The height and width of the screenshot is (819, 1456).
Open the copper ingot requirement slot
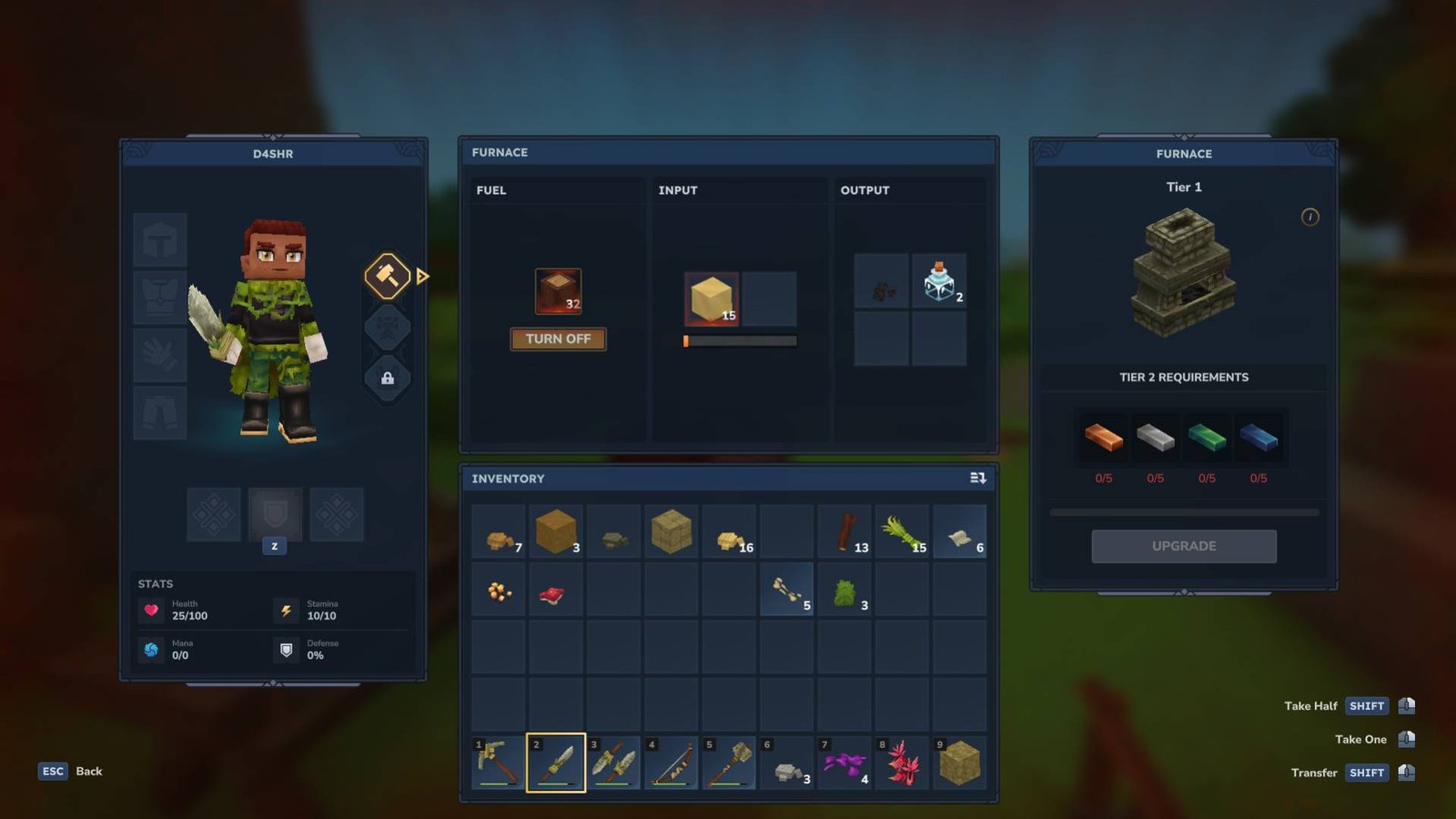tap(1103, 440)
